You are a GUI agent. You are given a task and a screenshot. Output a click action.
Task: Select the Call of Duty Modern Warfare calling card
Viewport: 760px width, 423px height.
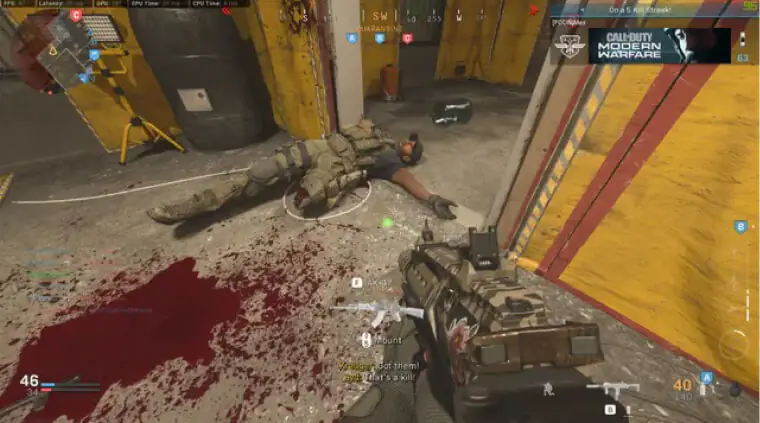point(659,46)
